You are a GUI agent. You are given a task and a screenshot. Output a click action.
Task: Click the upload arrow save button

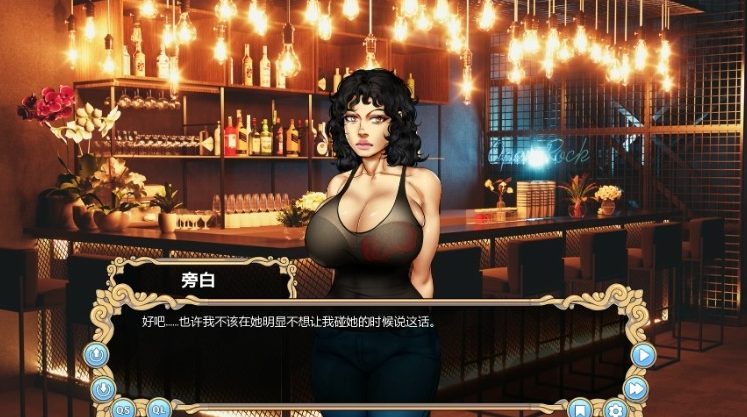98,354
